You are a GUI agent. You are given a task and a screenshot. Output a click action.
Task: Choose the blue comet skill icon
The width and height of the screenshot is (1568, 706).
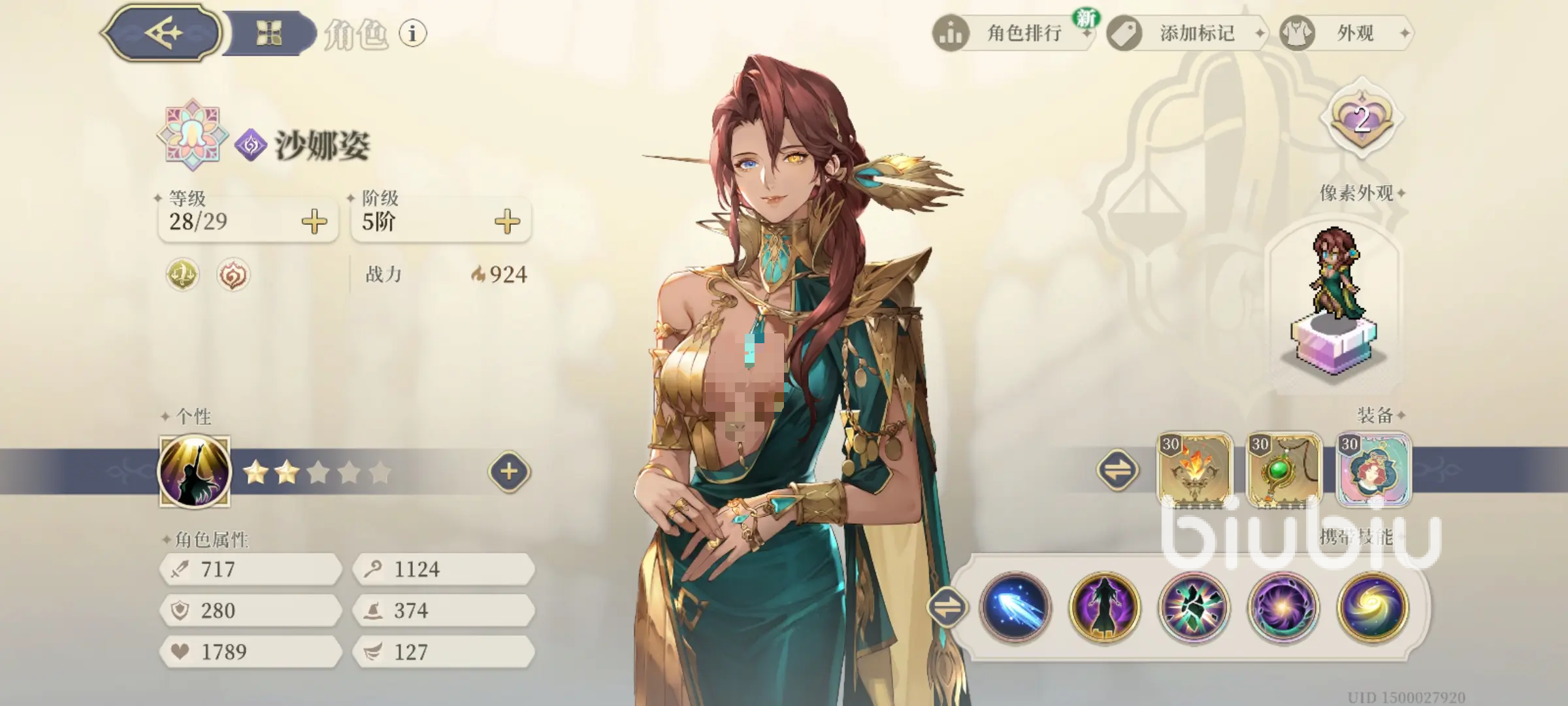click(1015, 607)
